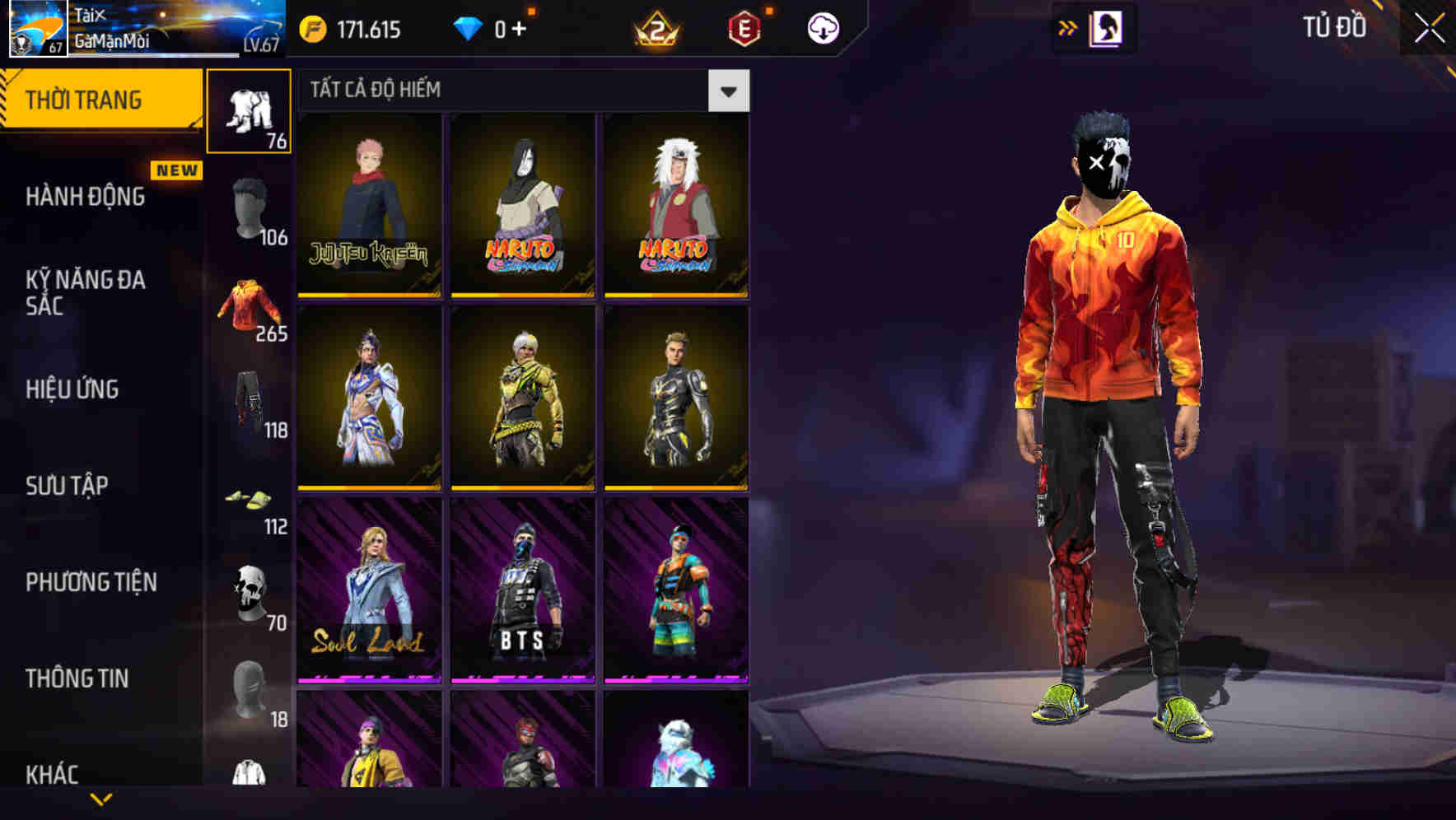
Task: Select the rank badge showing level 2 crown
Action: (x=655, y=27)
